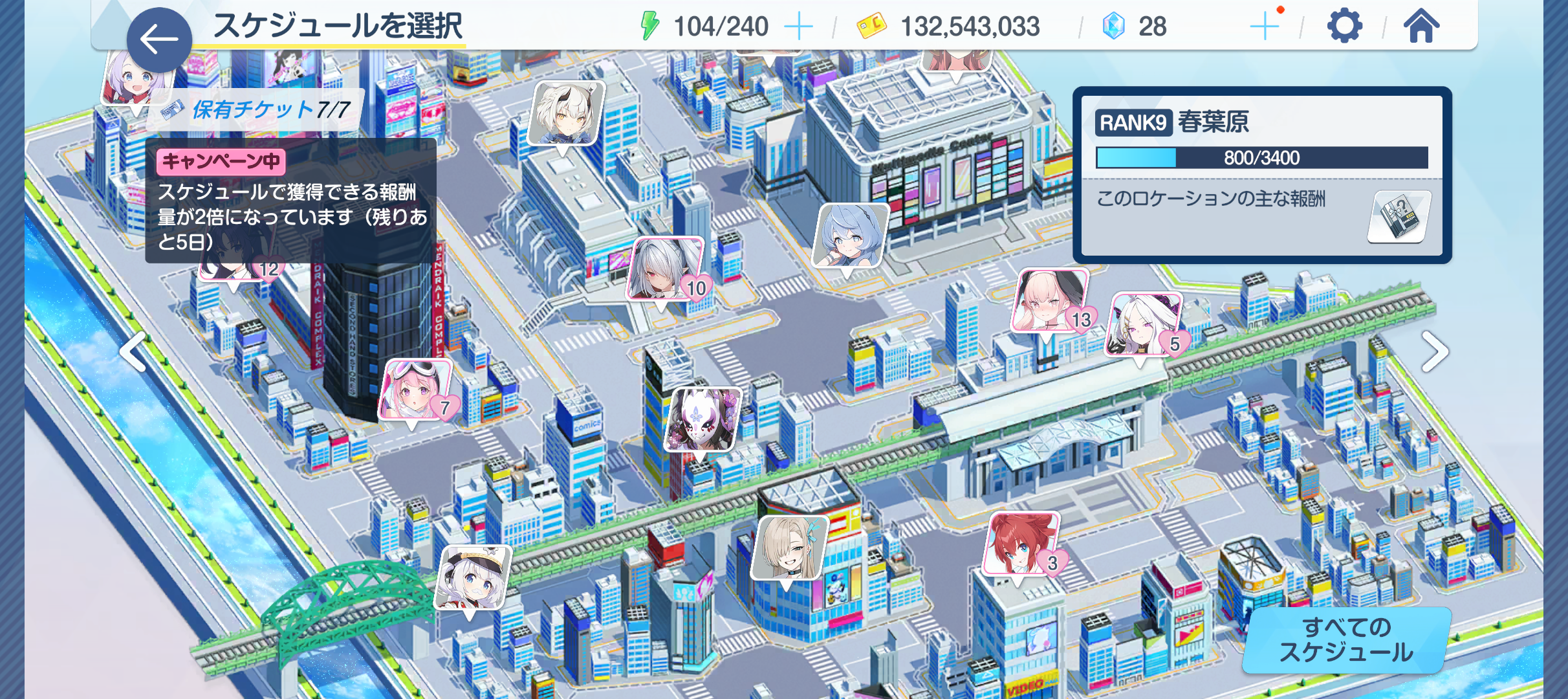Select the goggles student with heart 7
This screenshot has width=1568, height=699.
[414, 390]
